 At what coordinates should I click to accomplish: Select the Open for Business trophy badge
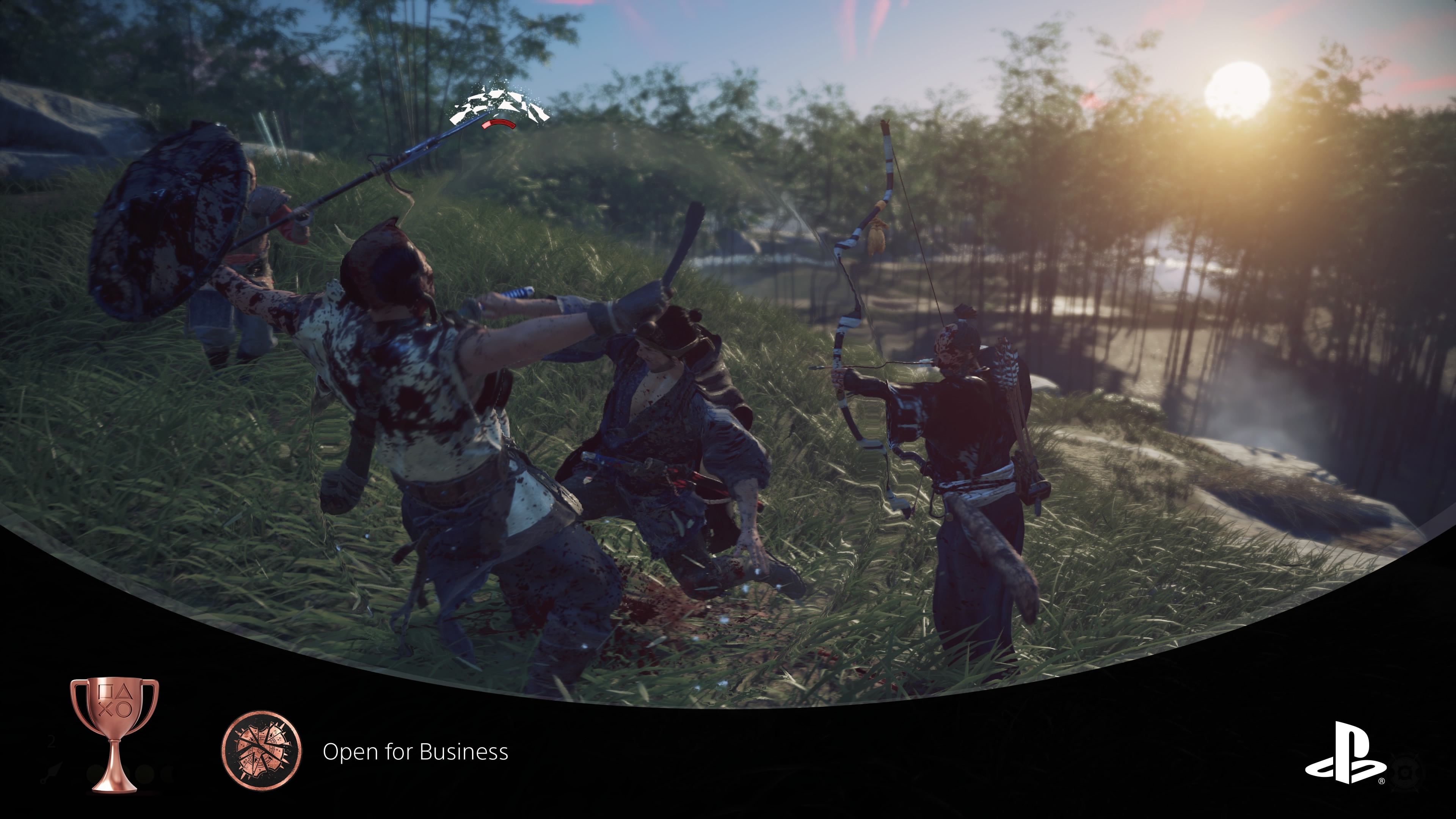262,751
